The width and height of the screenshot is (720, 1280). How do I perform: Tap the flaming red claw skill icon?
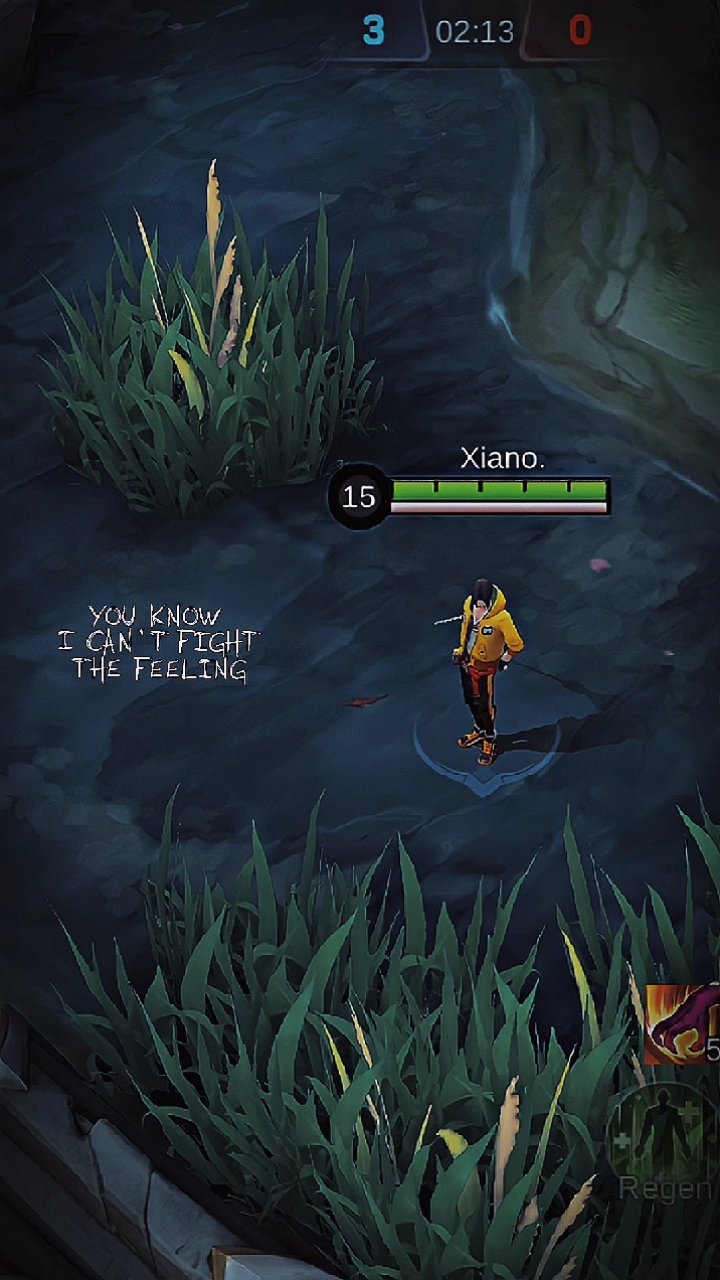pos(683,1023)
